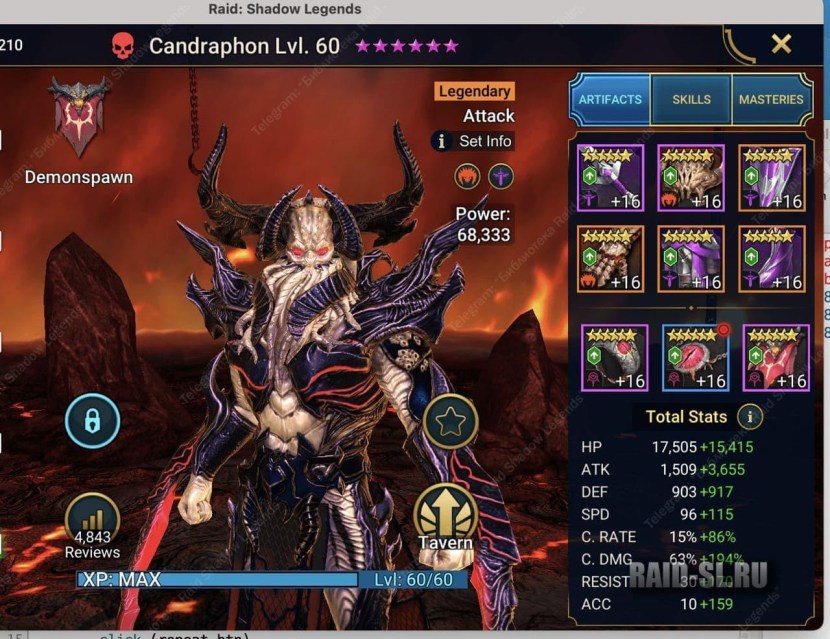
Task: Open the Total Stats info
Action: click(749, 417)
